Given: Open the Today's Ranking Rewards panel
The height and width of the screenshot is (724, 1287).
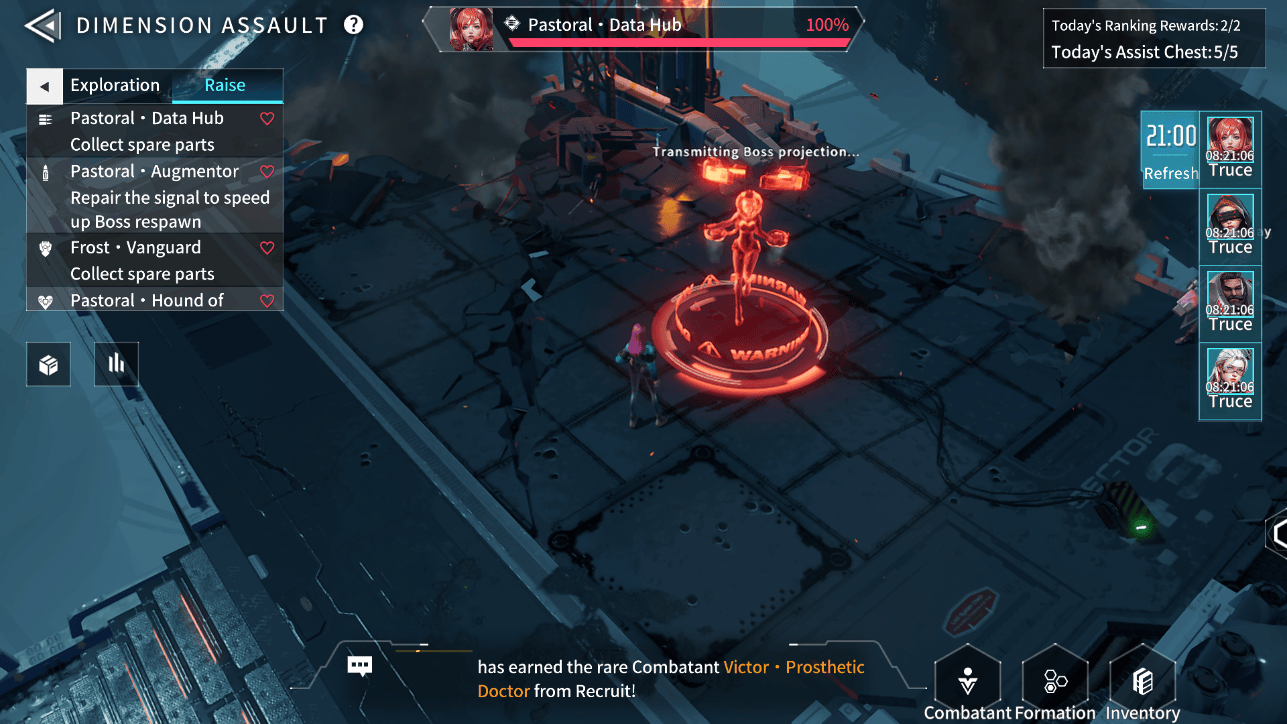Looking at the screenshot, I should coord(1145,39).
